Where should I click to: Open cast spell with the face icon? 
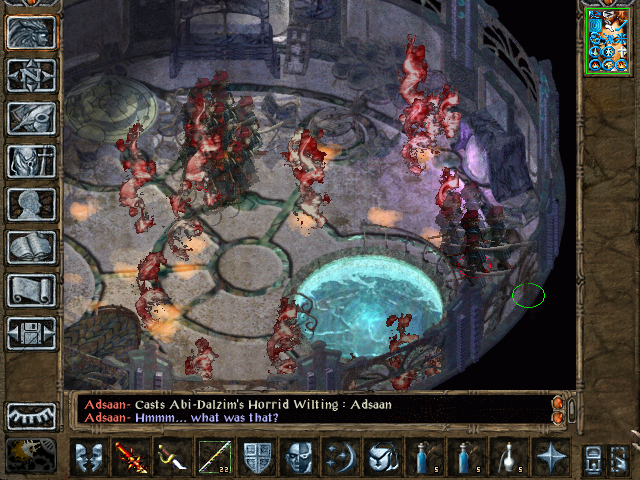click(298, 457)
